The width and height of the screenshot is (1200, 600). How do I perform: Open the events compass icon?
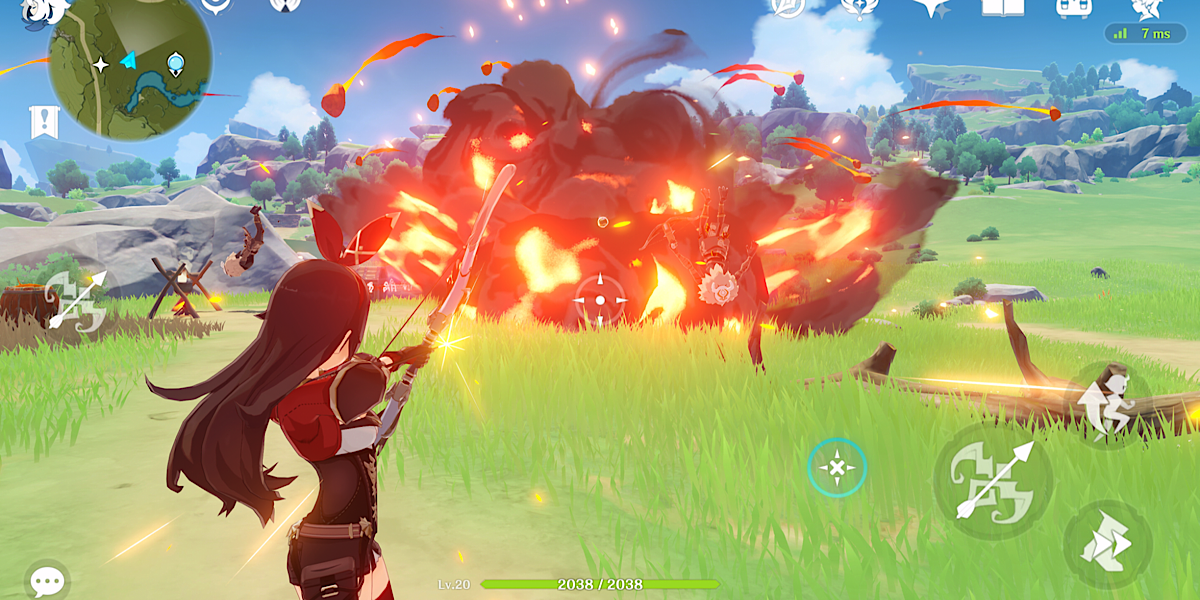pyautogui.click(x=787, y=6)
